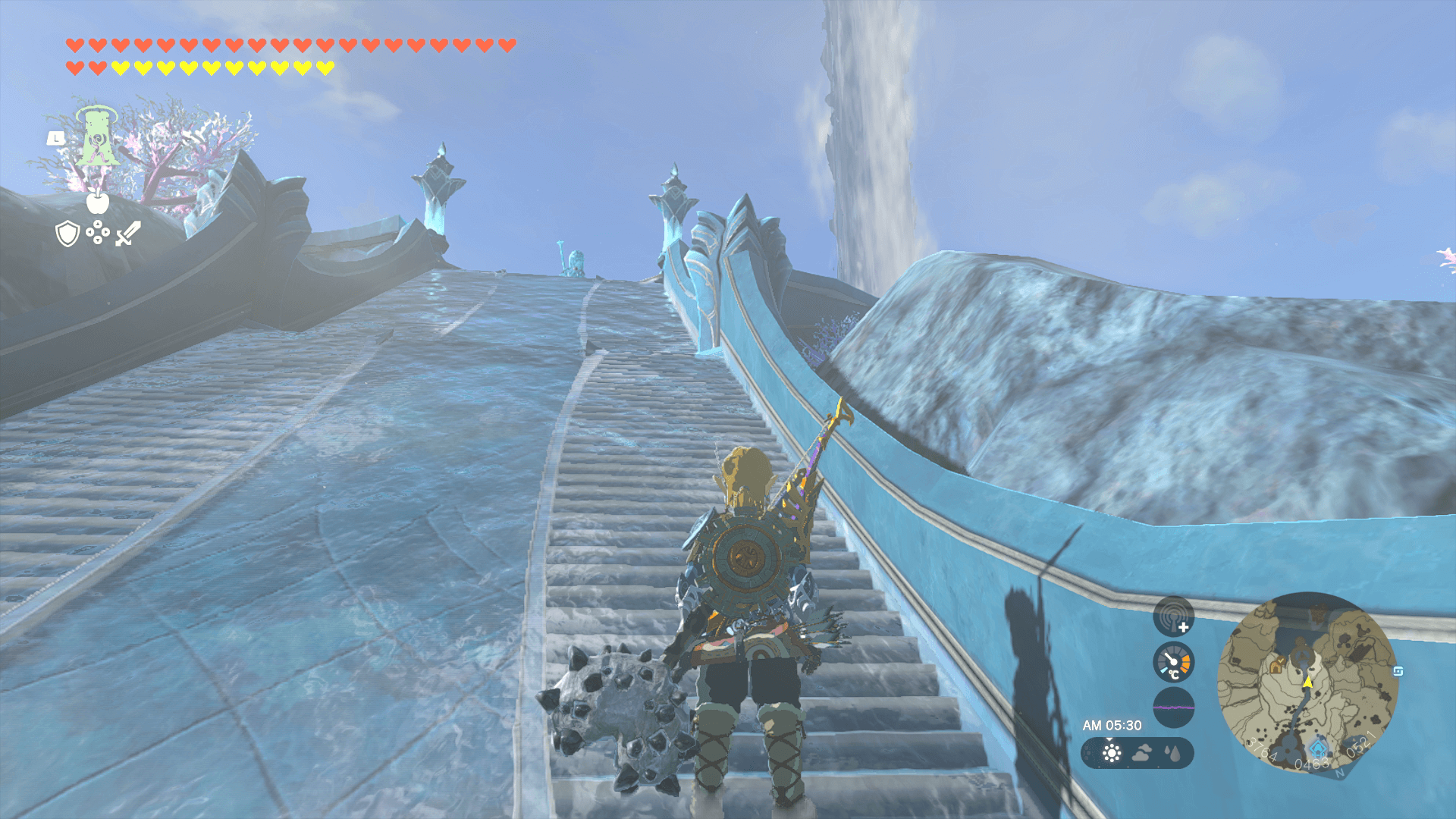
Task: Activate the Ascend ability icon
Action: [97, 138]
